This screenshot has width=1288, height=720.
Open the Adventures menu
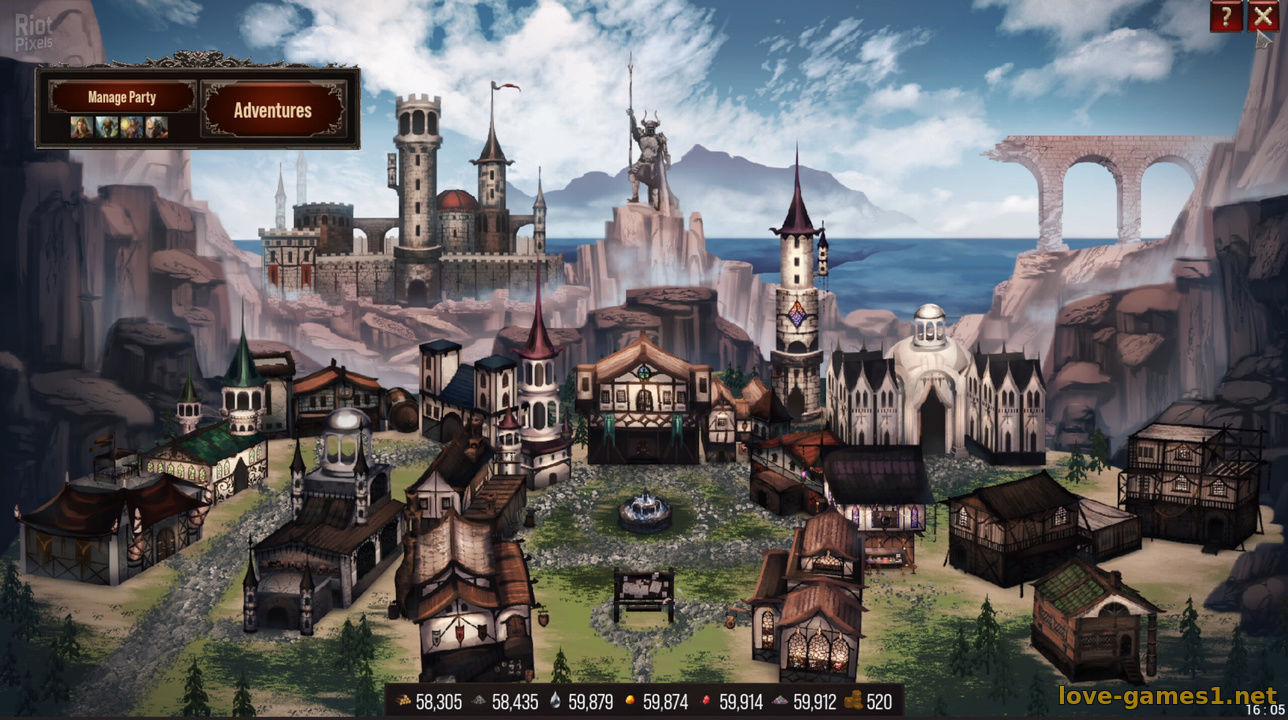[x=273, y=110]
